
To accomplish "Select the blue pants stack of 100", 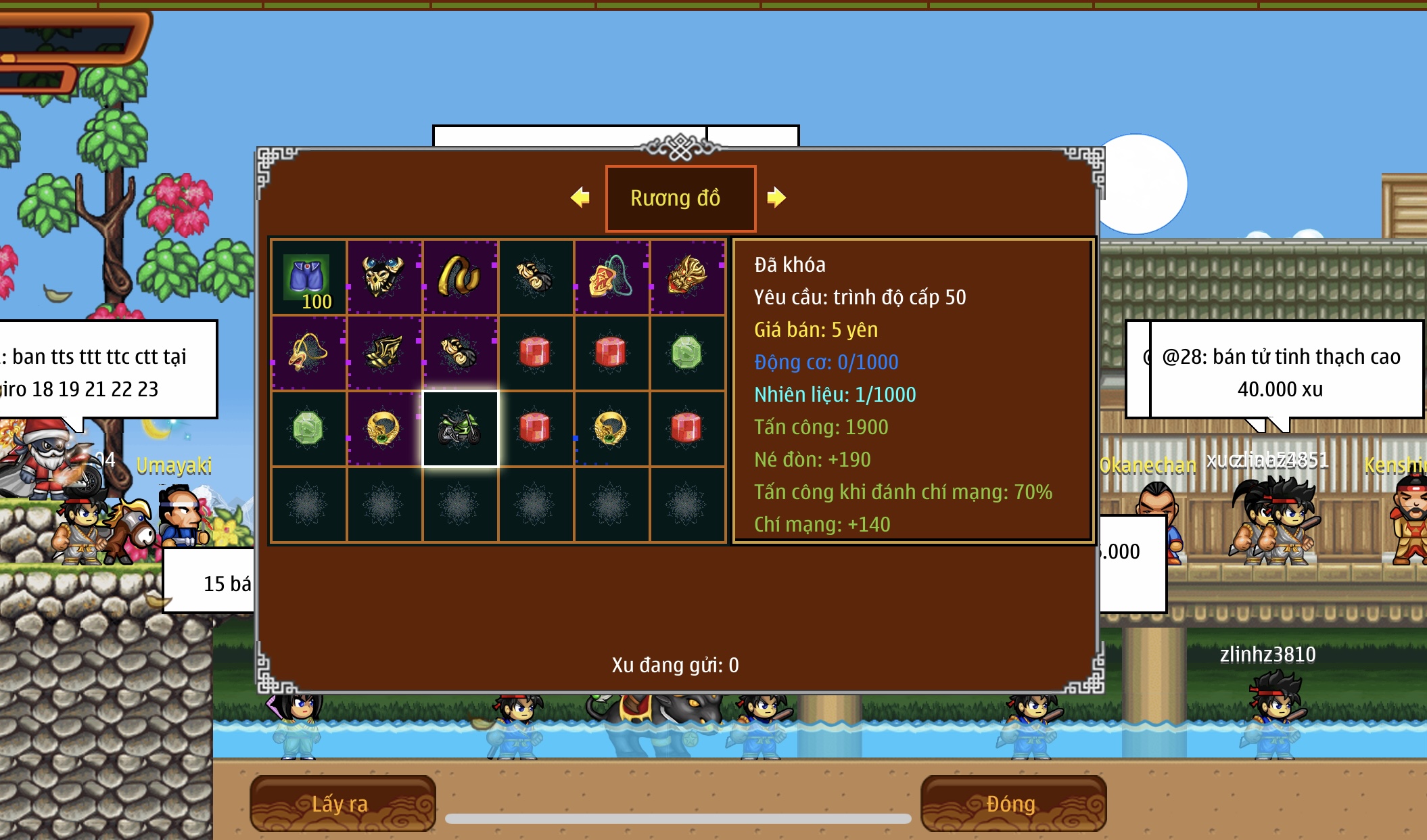I will point(309,278).
